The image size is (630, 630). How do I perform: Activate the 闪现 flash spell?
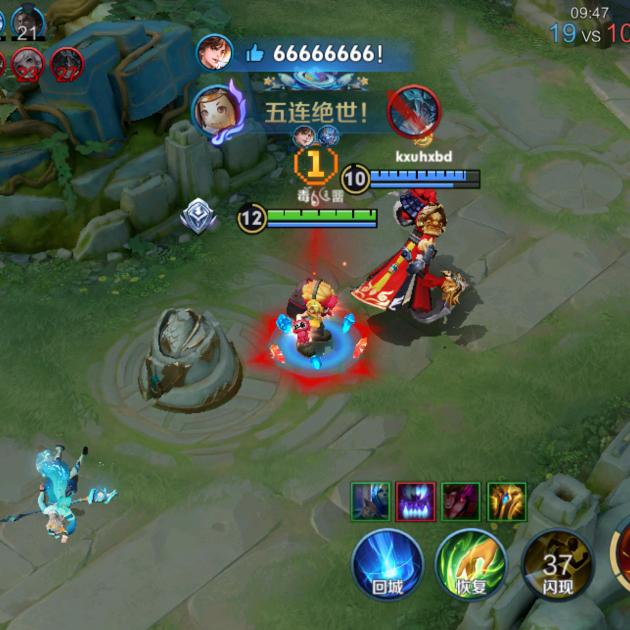[x=557, y=565]
